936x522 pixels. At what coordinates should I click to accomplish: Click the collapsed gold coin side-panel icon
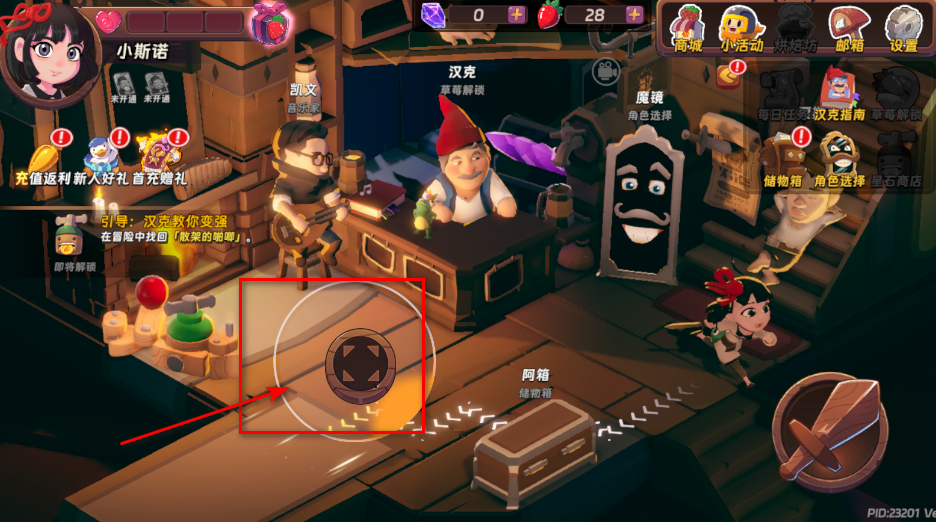[x=728, y=73]
